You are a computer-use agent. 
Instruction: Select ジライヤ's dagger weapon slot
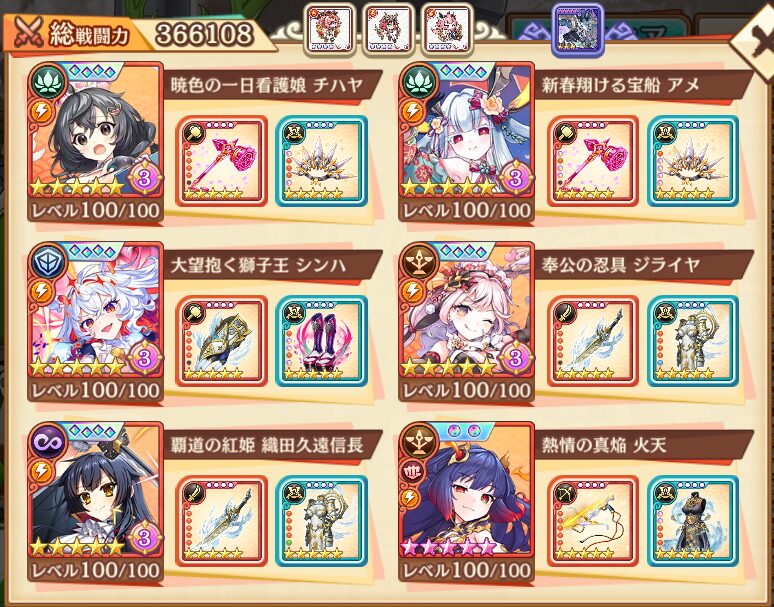(593, 341)
